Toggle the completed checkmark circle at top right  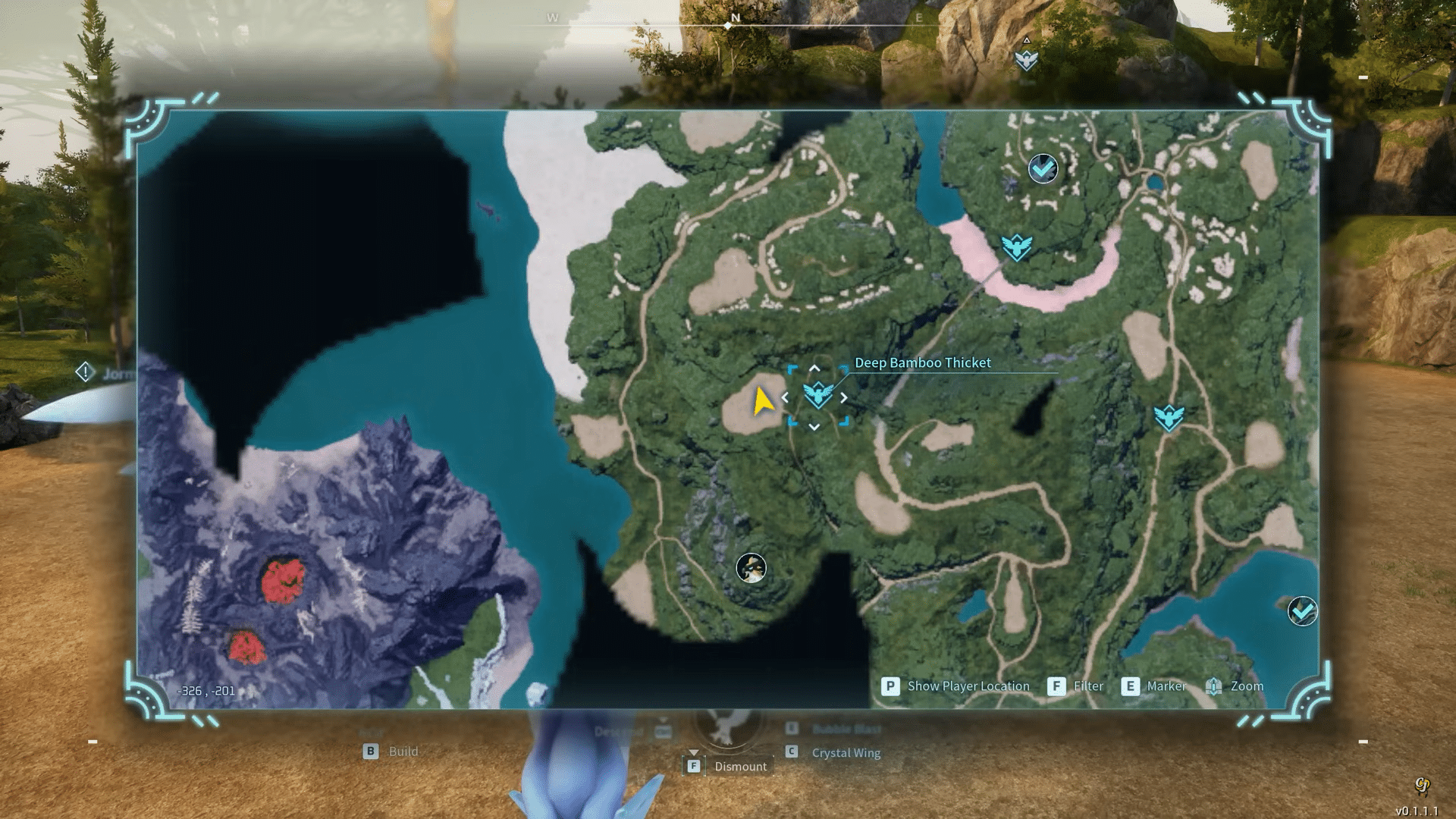point(1041,168)
